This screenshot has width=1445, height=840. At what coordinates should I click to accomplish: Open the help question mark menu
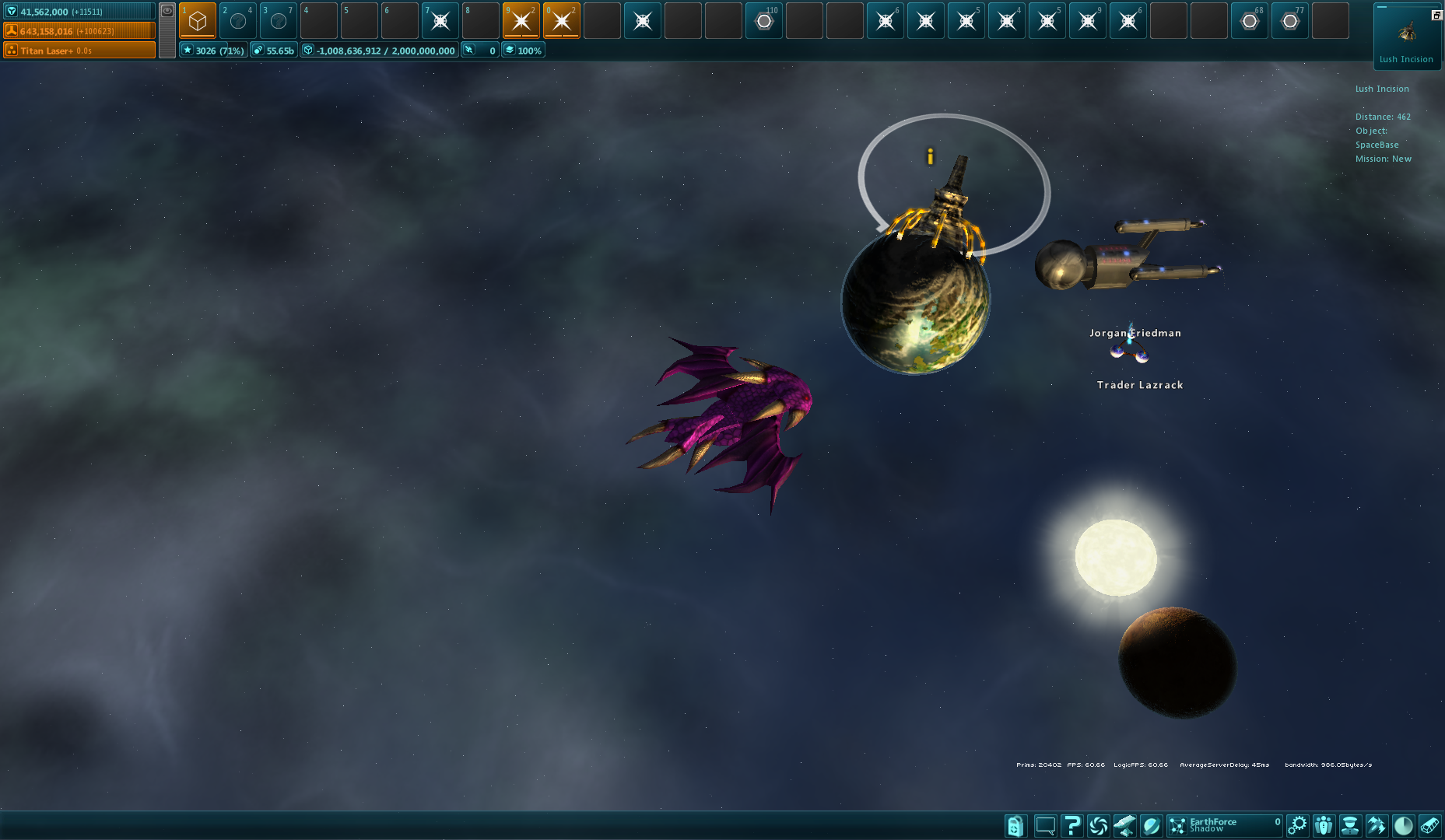coord(1071,825)
